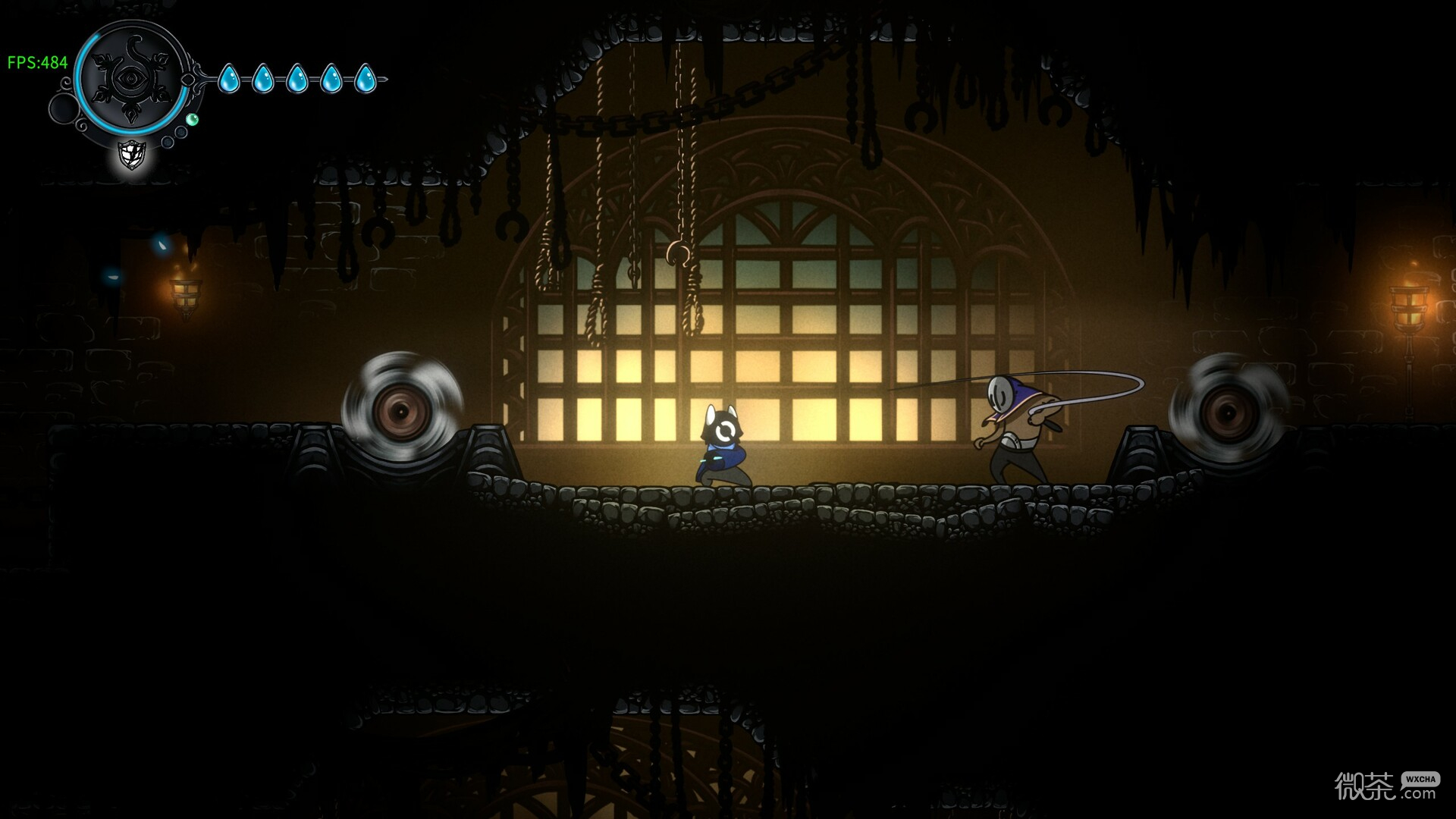Click the shield crest badge icon
1456x819 pixels.
[x=132, y=155]
